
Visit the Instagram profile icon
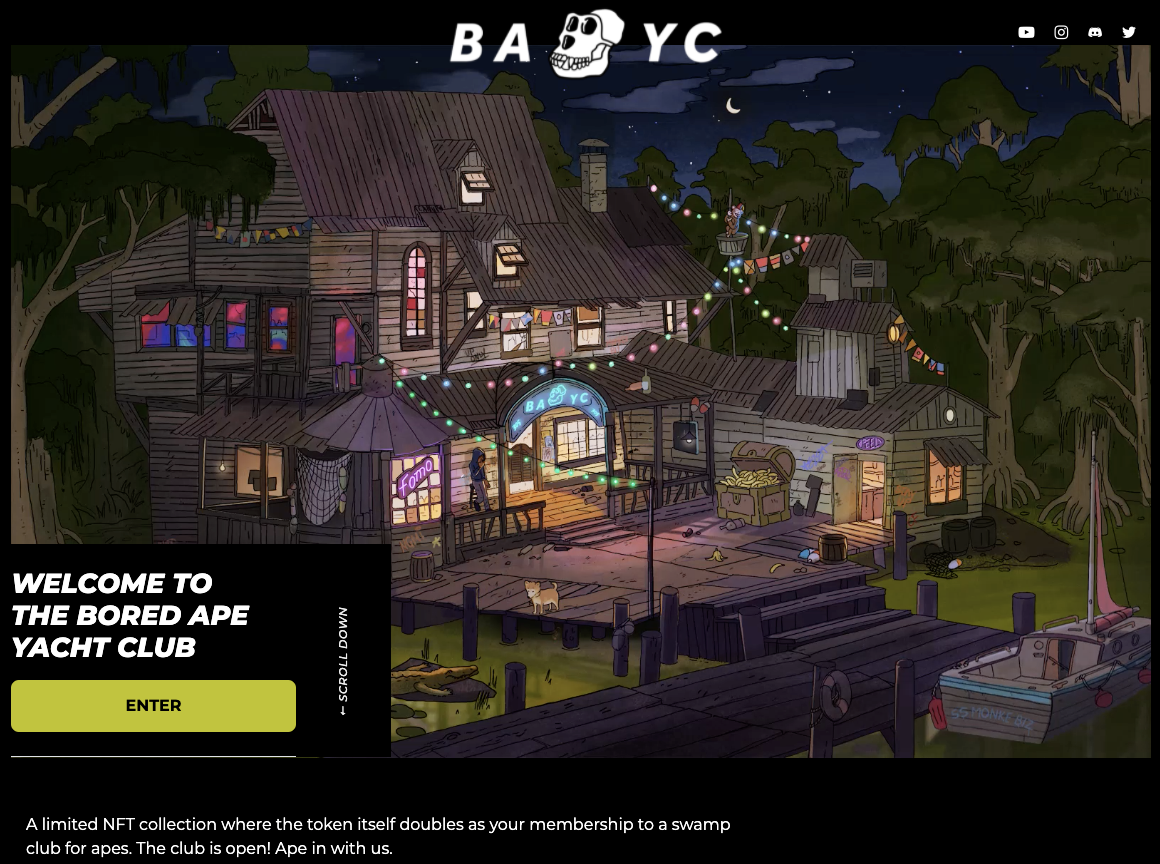(x=1061, y=32)
